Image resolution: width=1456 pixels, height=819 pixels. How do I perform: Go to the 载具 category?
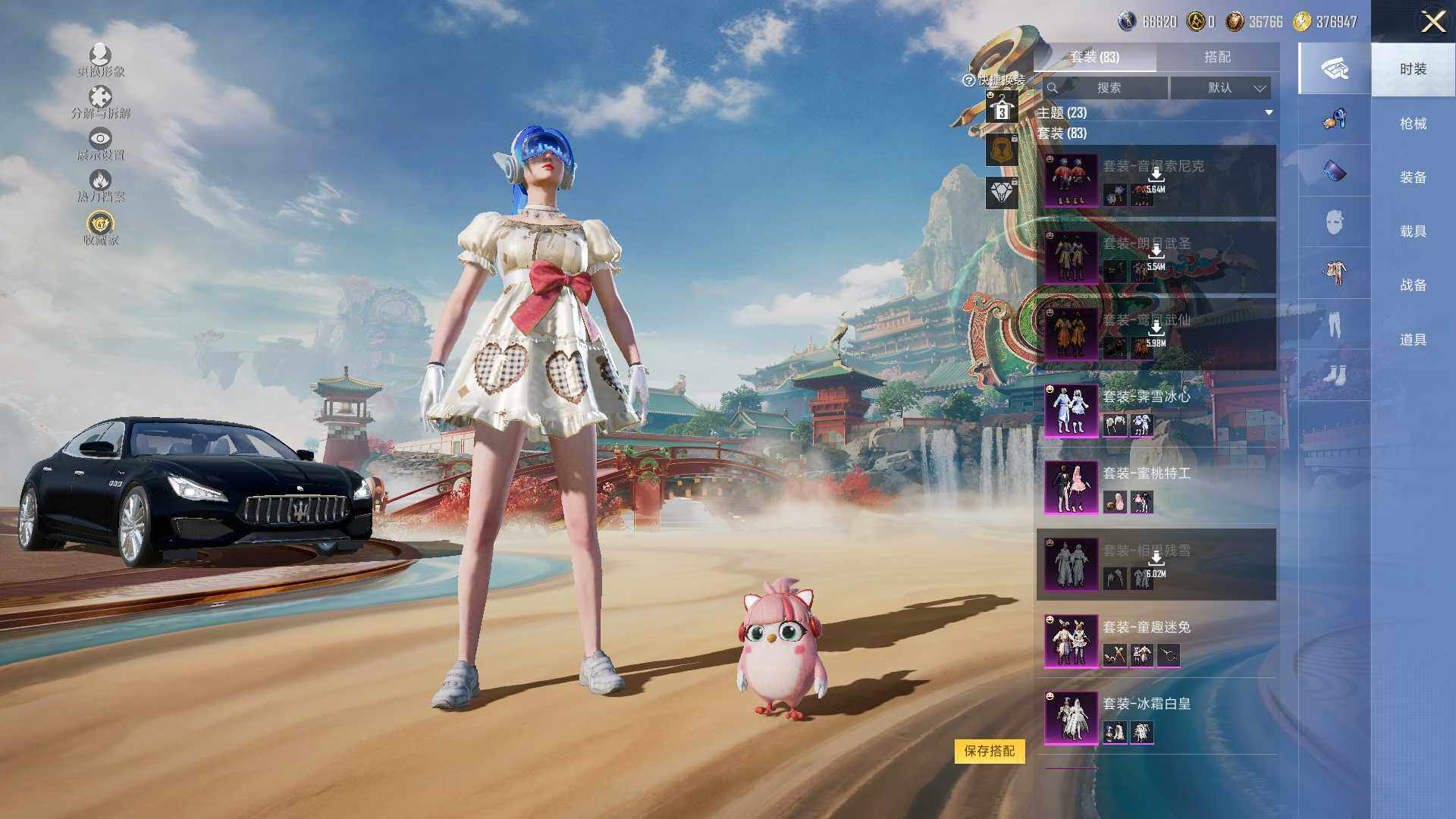[x=1413, y=231]
